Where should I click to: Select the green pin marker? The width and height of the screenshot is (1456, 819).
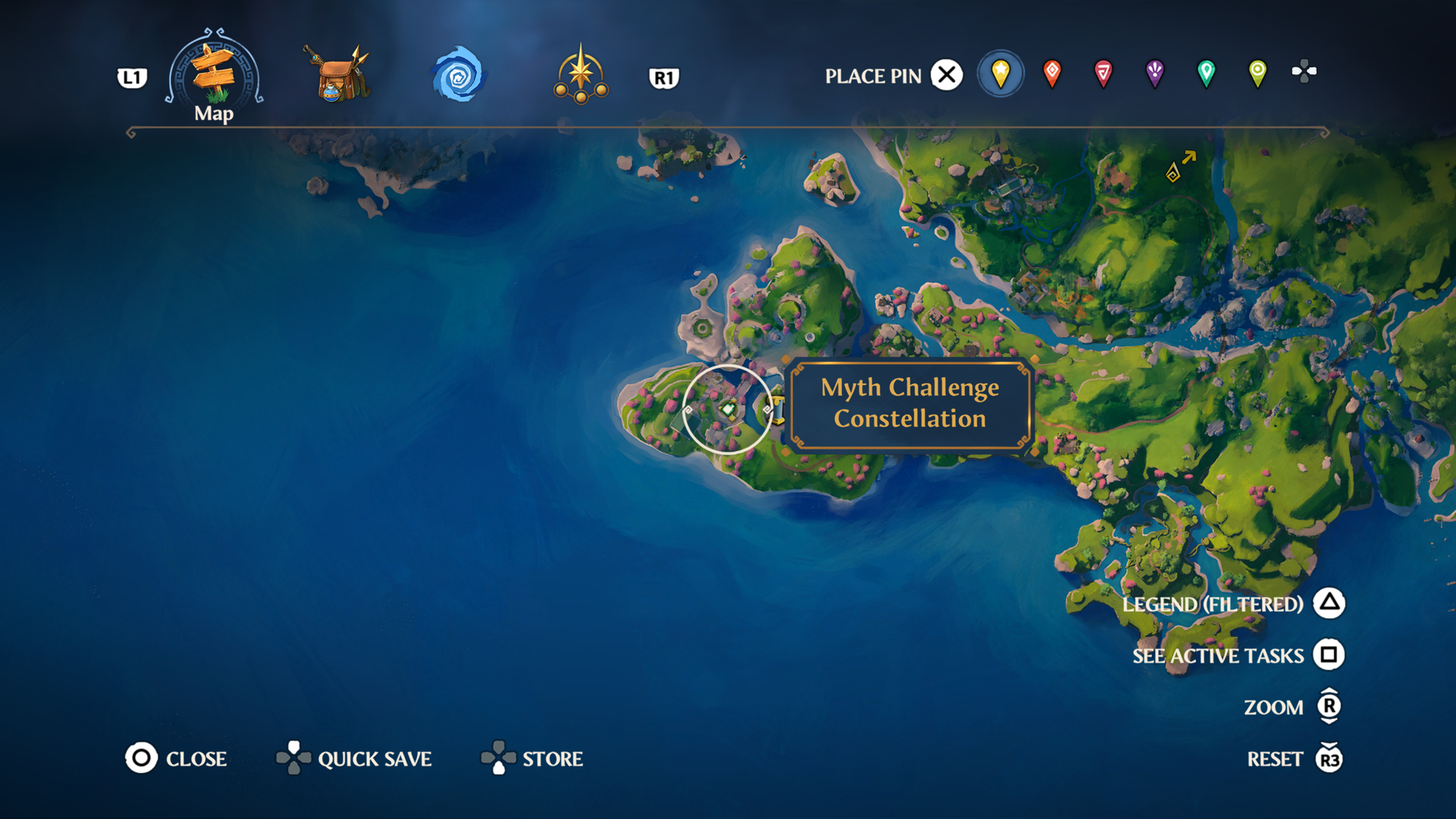(x=1205, y=74)
